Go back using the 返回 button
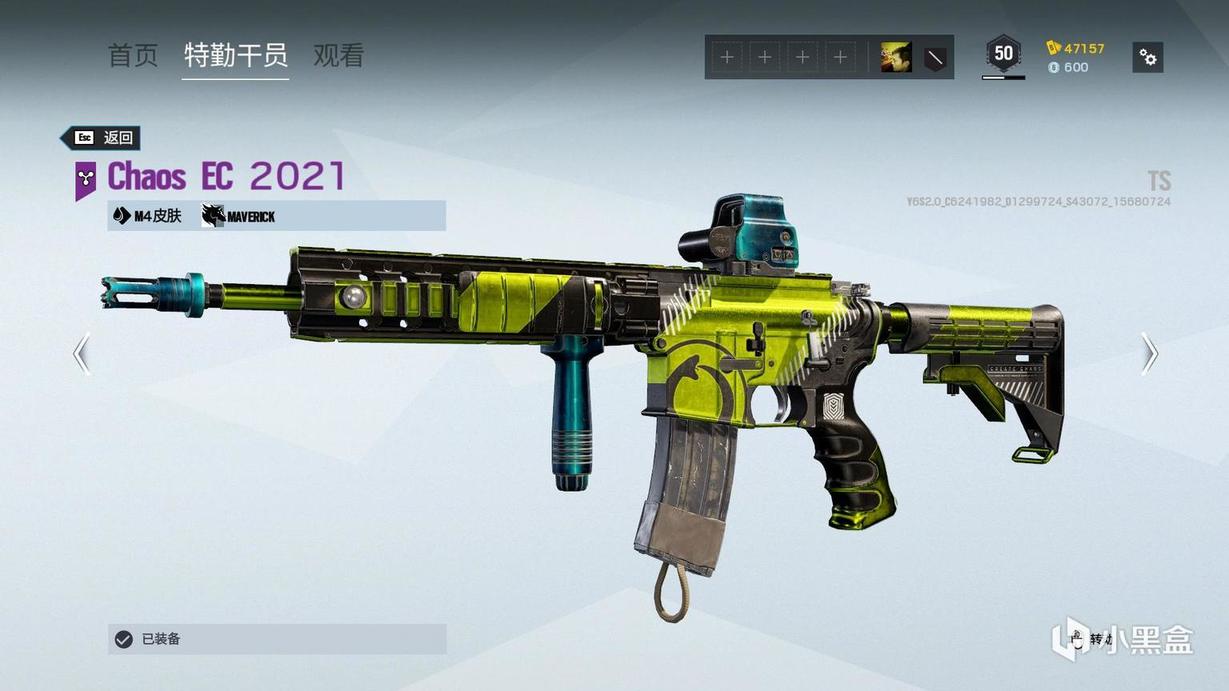 (x=102, y=138)
